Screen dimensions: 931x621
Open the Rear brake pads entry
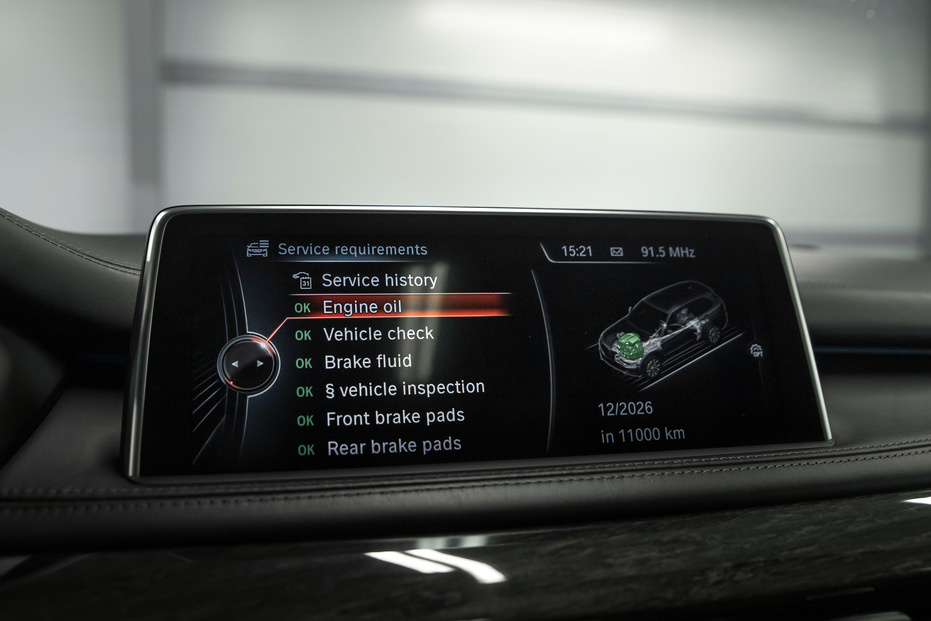tap(393, 446)
